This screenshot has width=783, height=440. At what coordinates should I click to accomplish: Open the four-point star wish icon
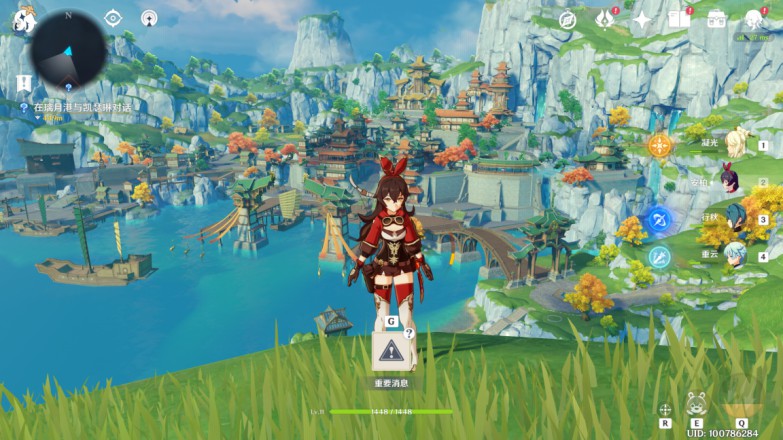[x=642, y=20]
